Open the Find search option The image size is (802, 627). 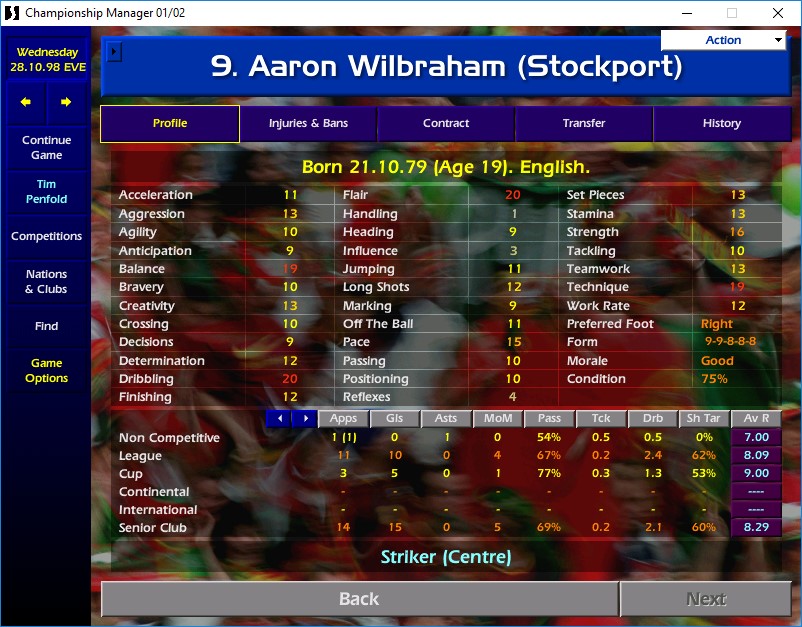tap(46, 326)
